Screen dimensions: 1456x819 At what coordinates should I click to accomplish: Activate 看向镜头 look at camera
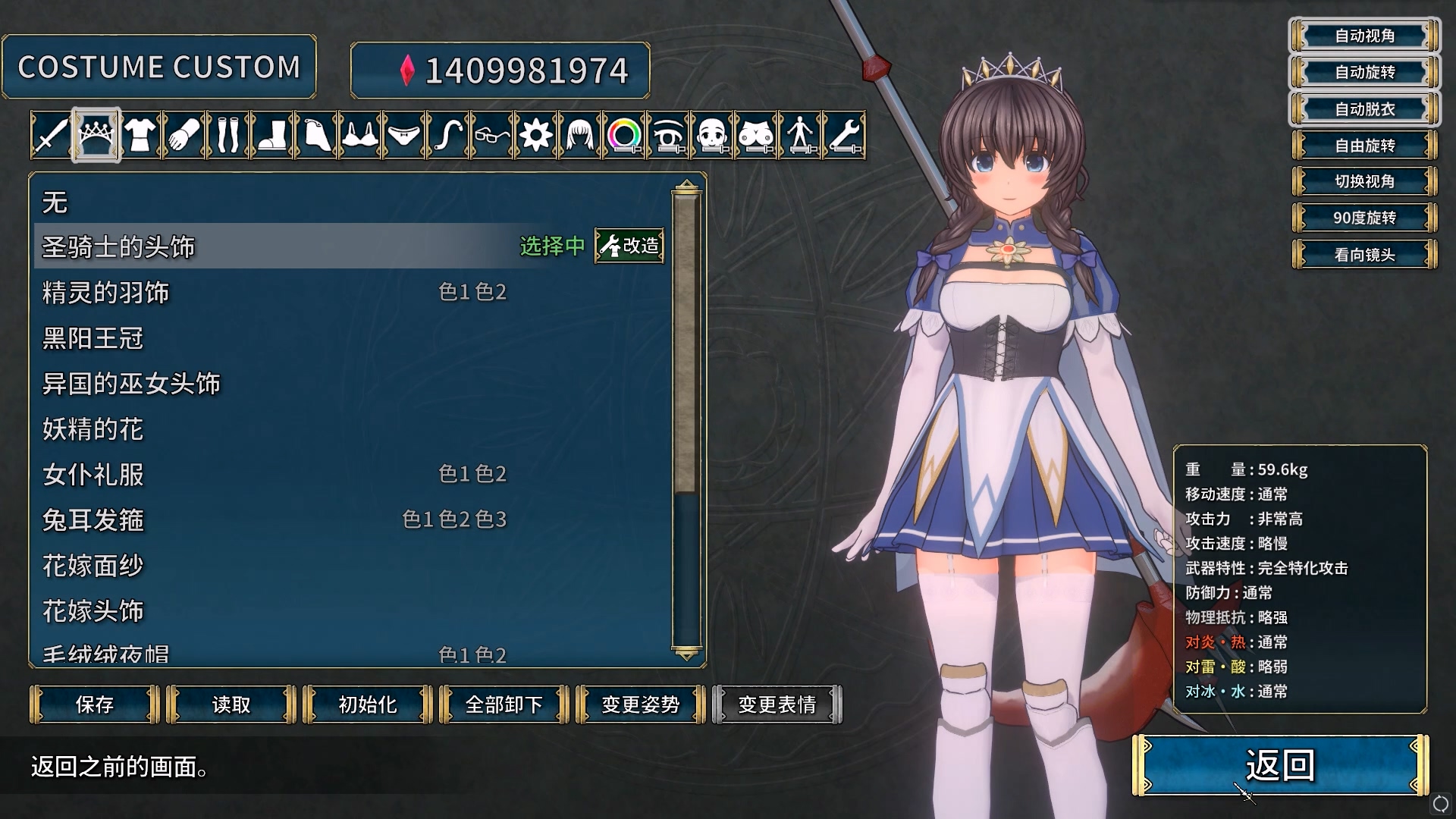coord(1364,255)
